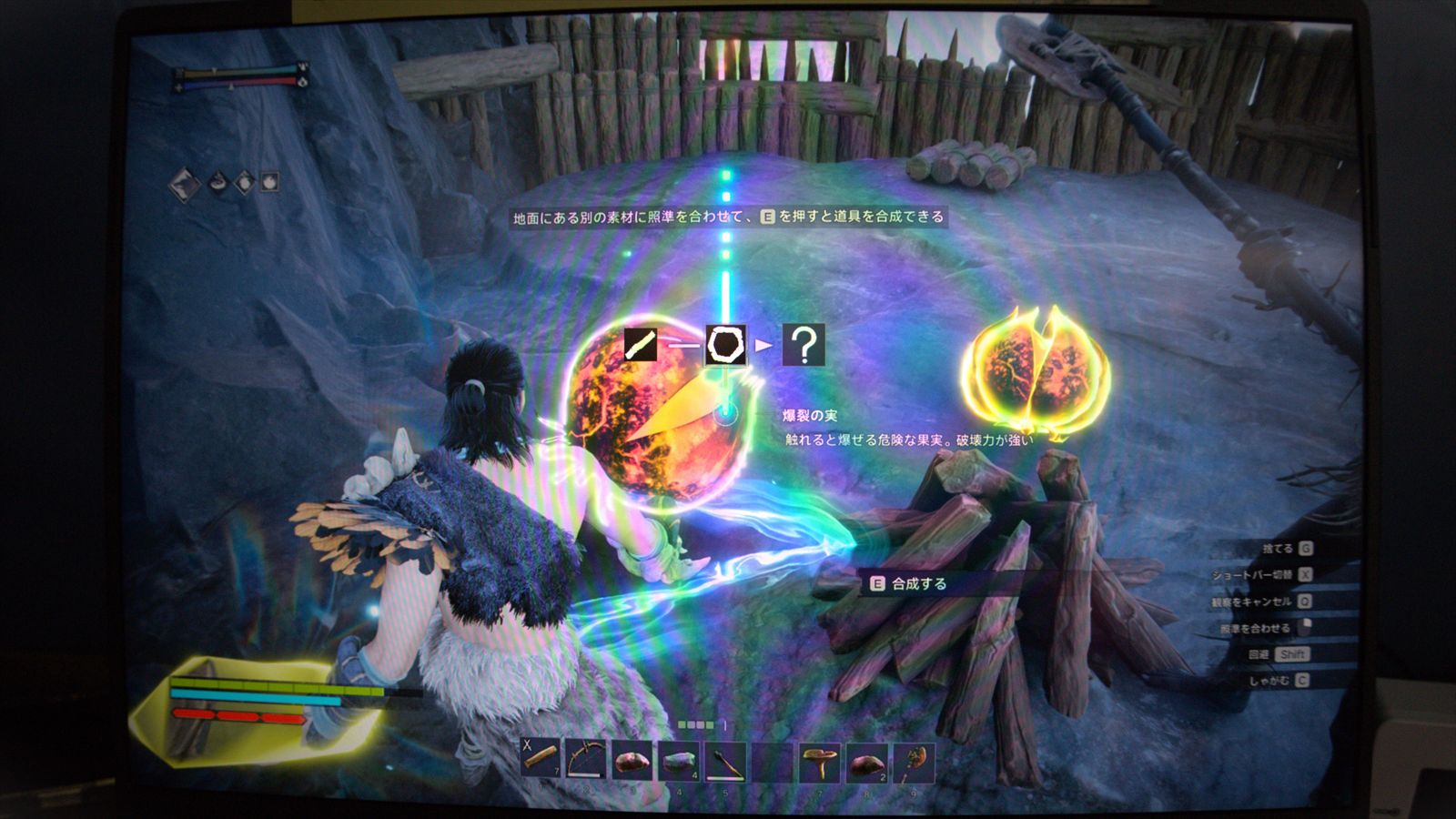
Task: Click the stick ingredient icon in recipe
Action: 642,345
